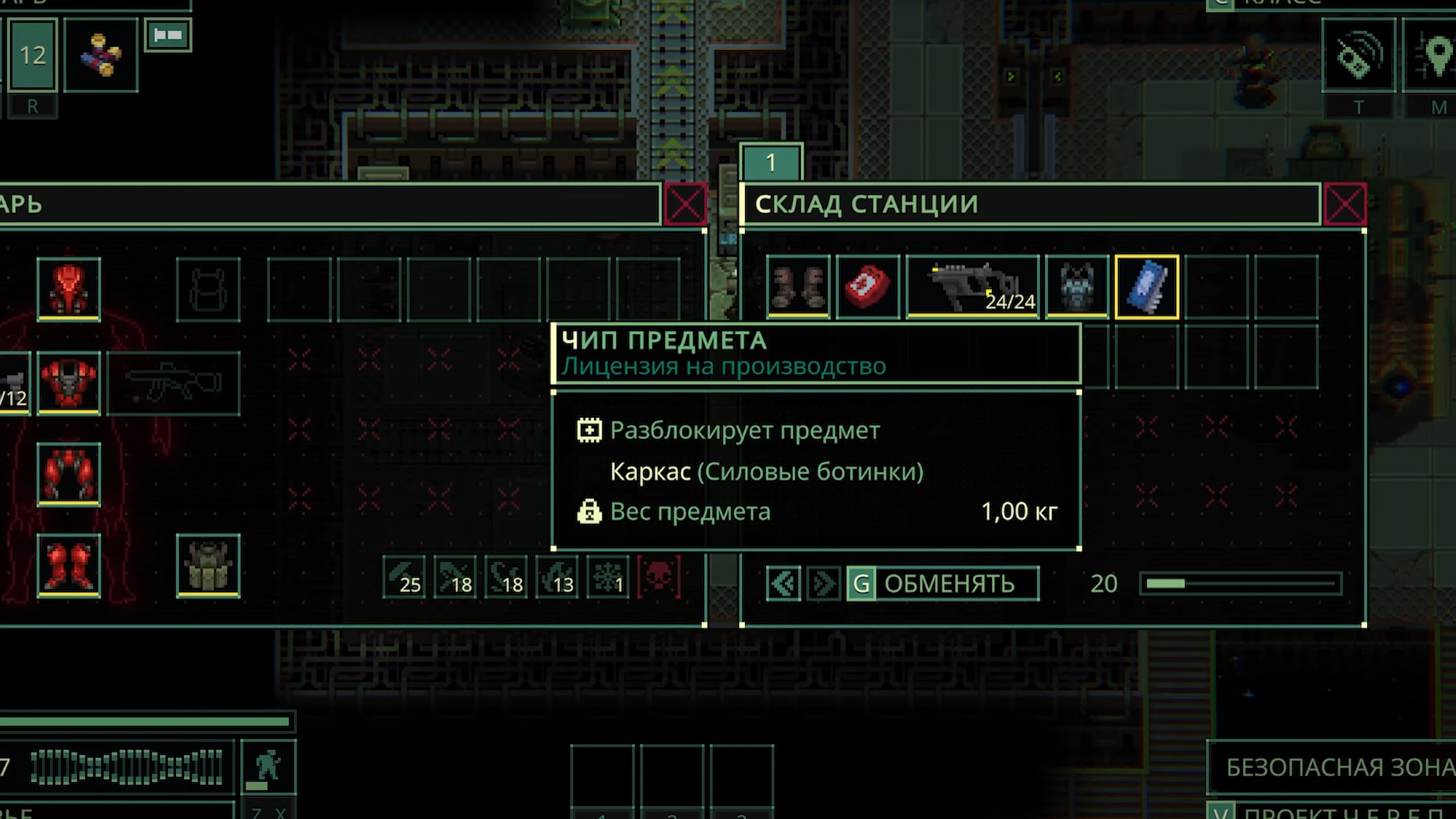This screenshot has width=1456, height=819.
Task: Select the equipped red chest armor
Action: point(69,382)
